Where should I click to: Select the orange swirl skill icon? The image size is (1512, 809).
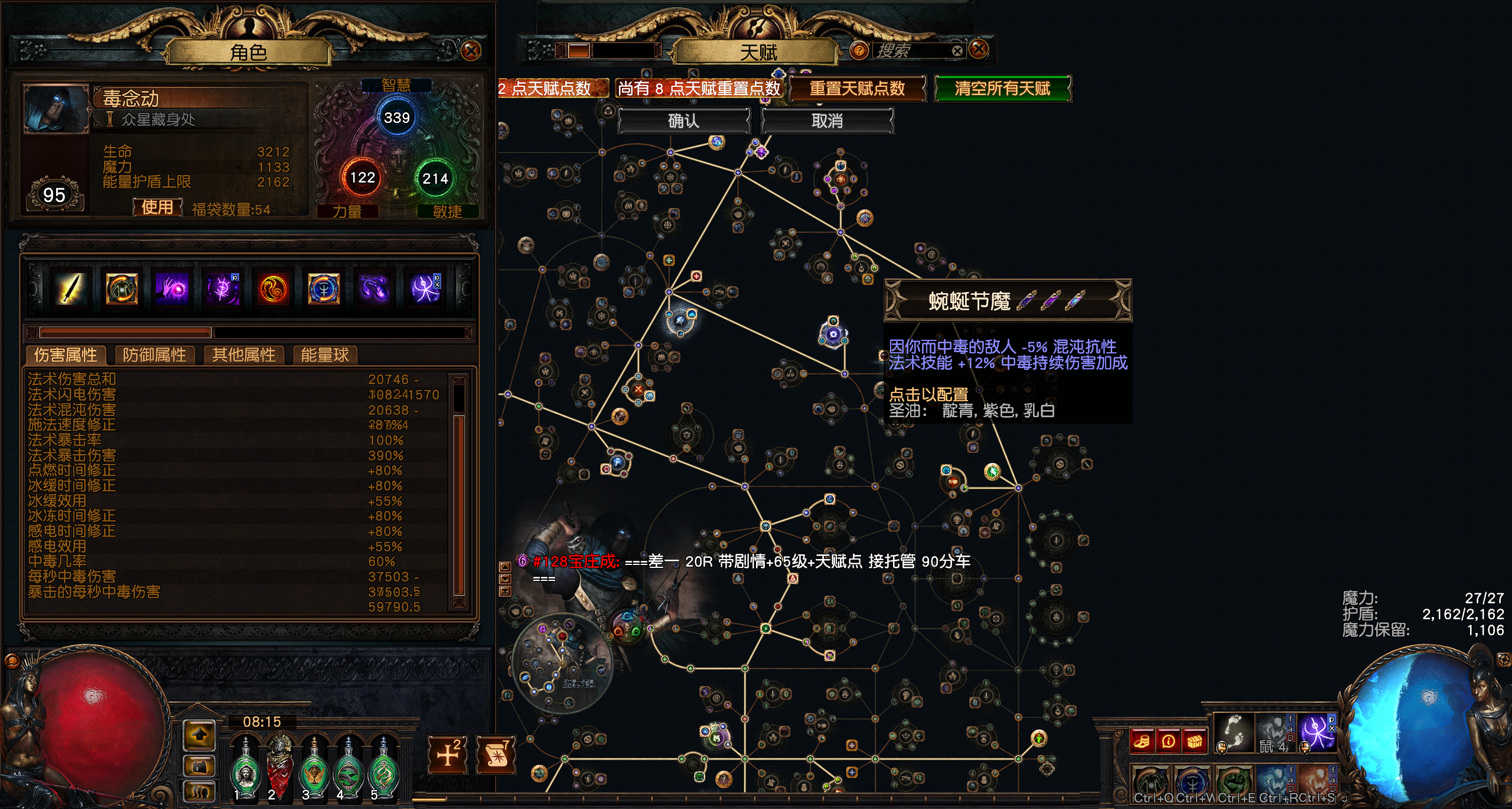[273, 289]
